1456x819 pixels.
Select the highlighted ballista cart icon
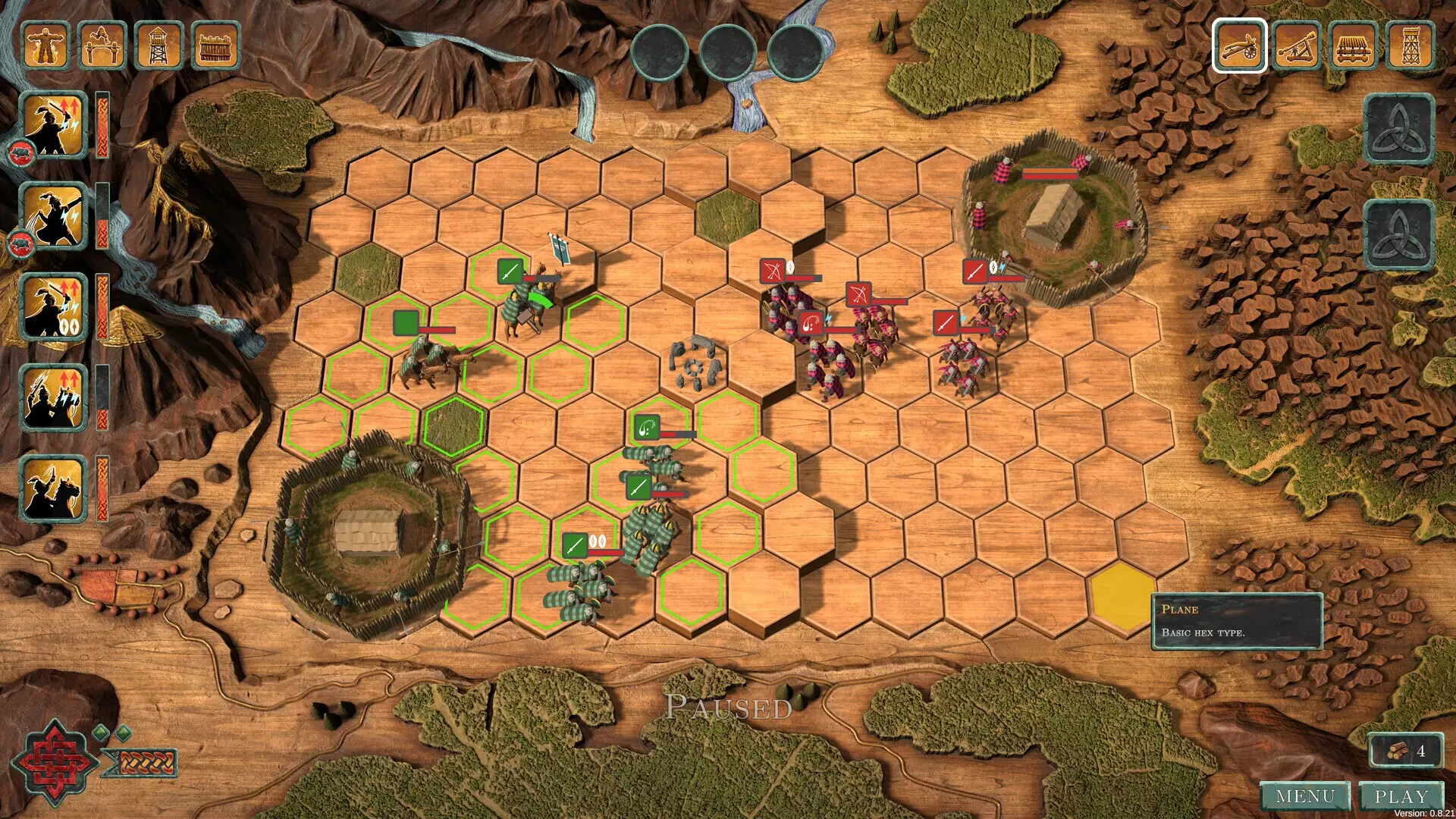1239,45
